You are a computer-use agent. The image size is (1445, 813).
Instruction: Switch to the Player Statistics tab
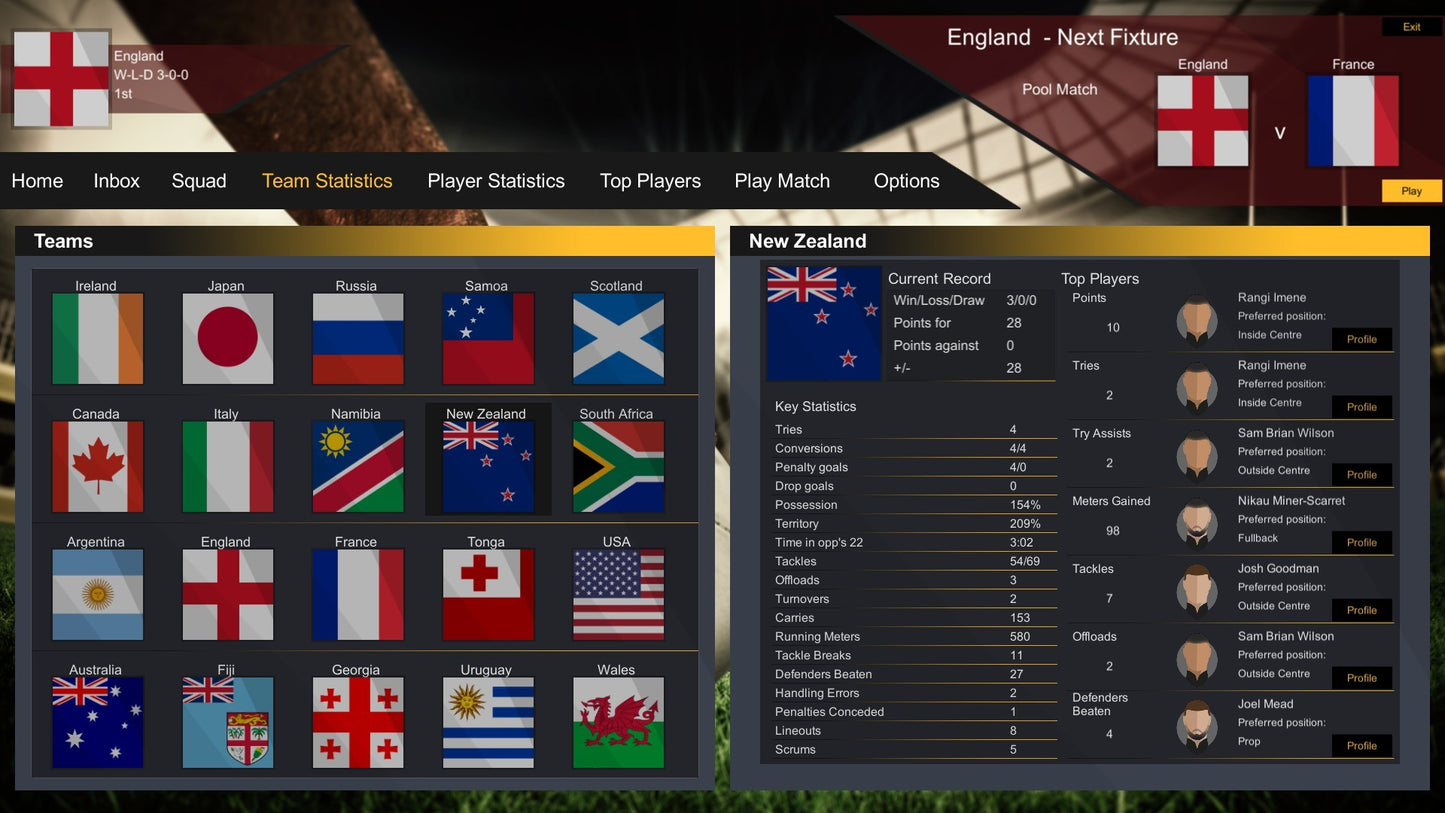pos(496,181)
